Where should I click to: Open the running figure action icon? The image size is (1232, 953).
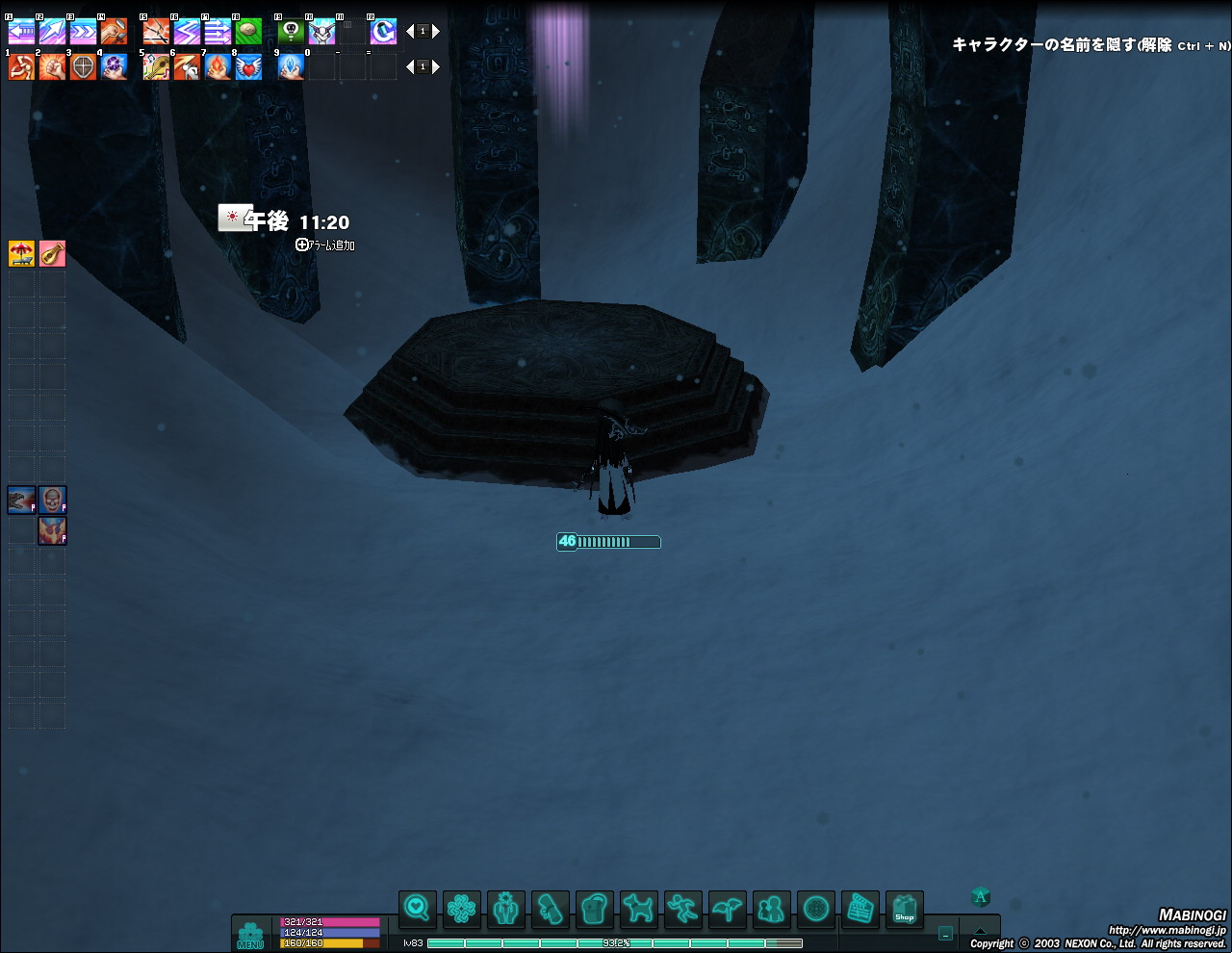tap(683, 909)
